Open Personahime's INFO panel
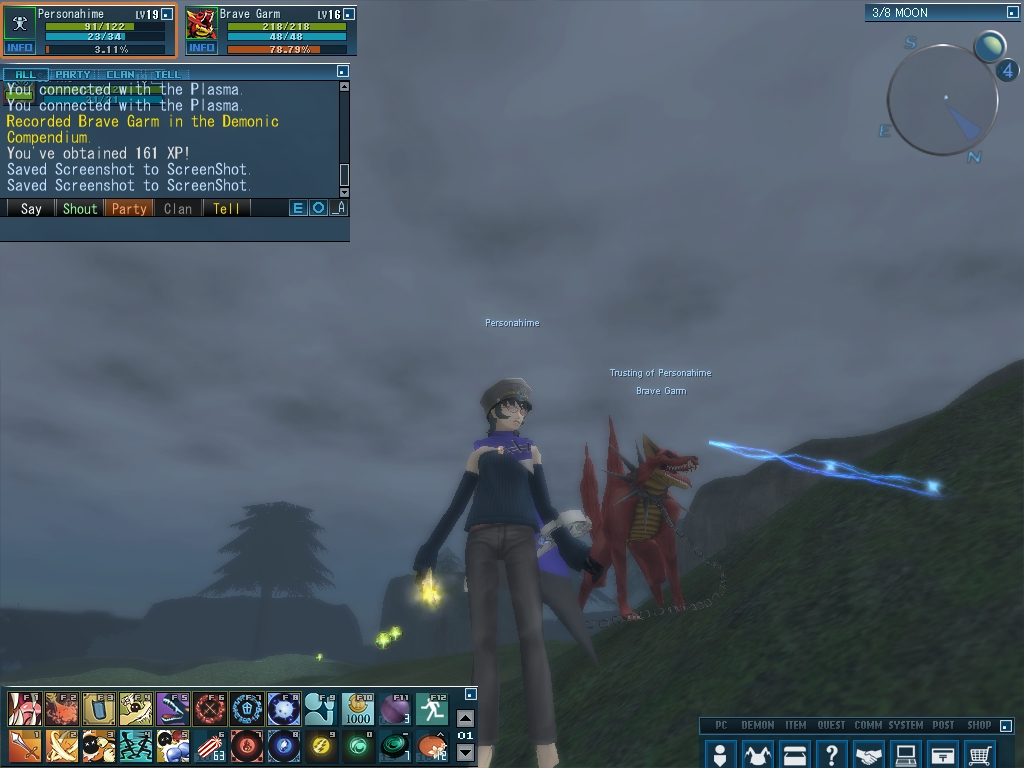Image resolution: width=1024 pixels, height=768 pixels. pos(19,48)
